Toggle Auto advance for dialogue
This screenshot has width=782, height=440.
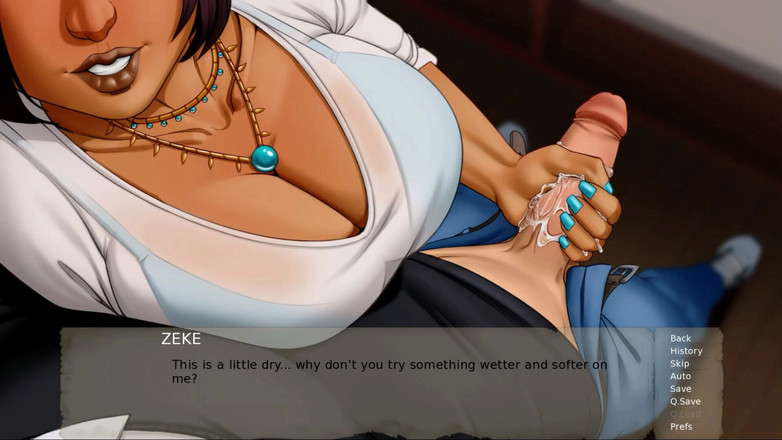click(680, 376)
